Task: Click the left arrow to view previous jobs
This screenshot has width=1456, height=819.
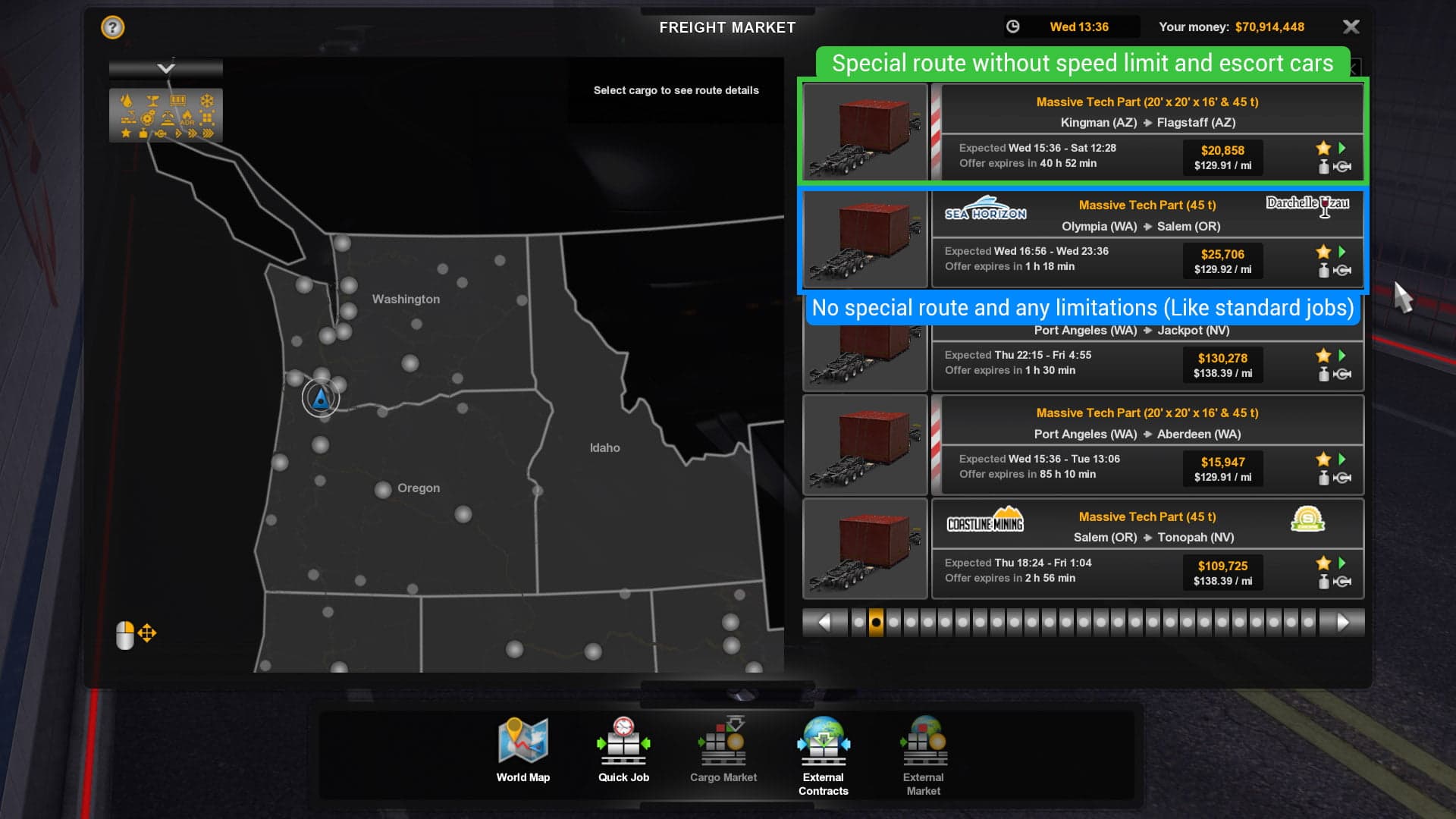Action: pyautogui.click(x=826, y=622)
